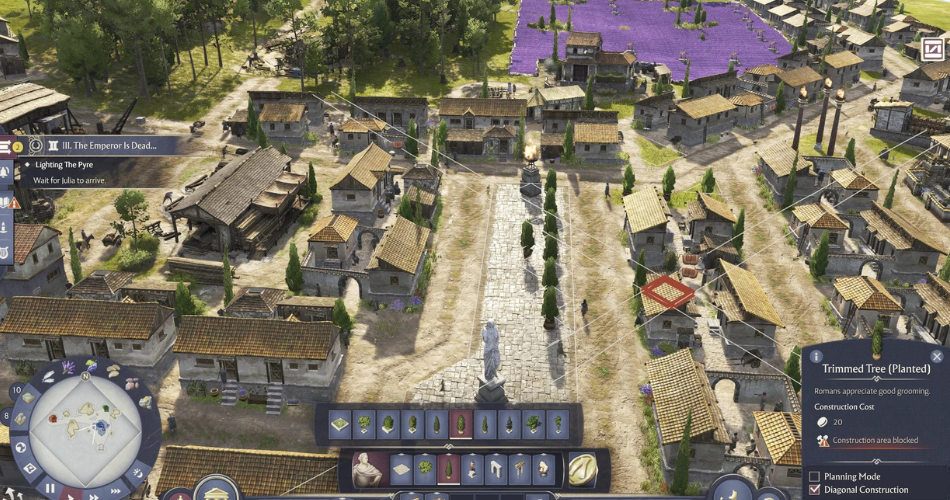Choose the paving tile build option
The width and height of the screenshot is (950, 500).
(401, 469)
